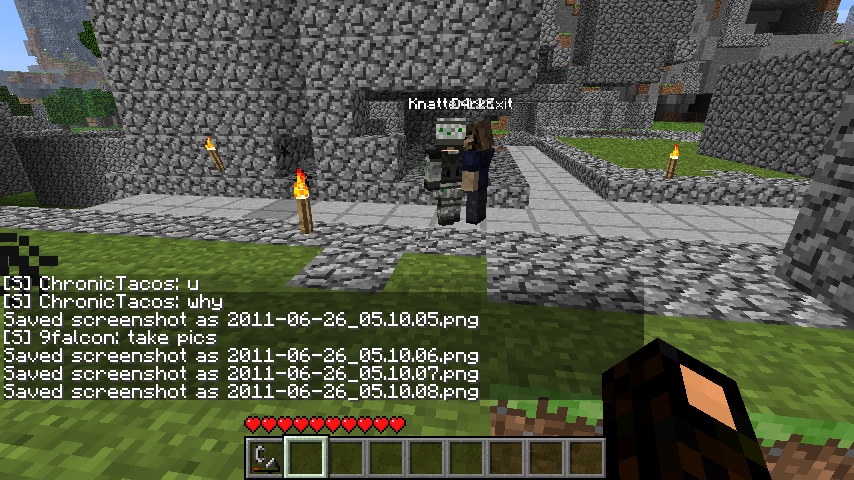
Task: Click the highlighted empty hotbar slot
Action: (x=305, y=458)
